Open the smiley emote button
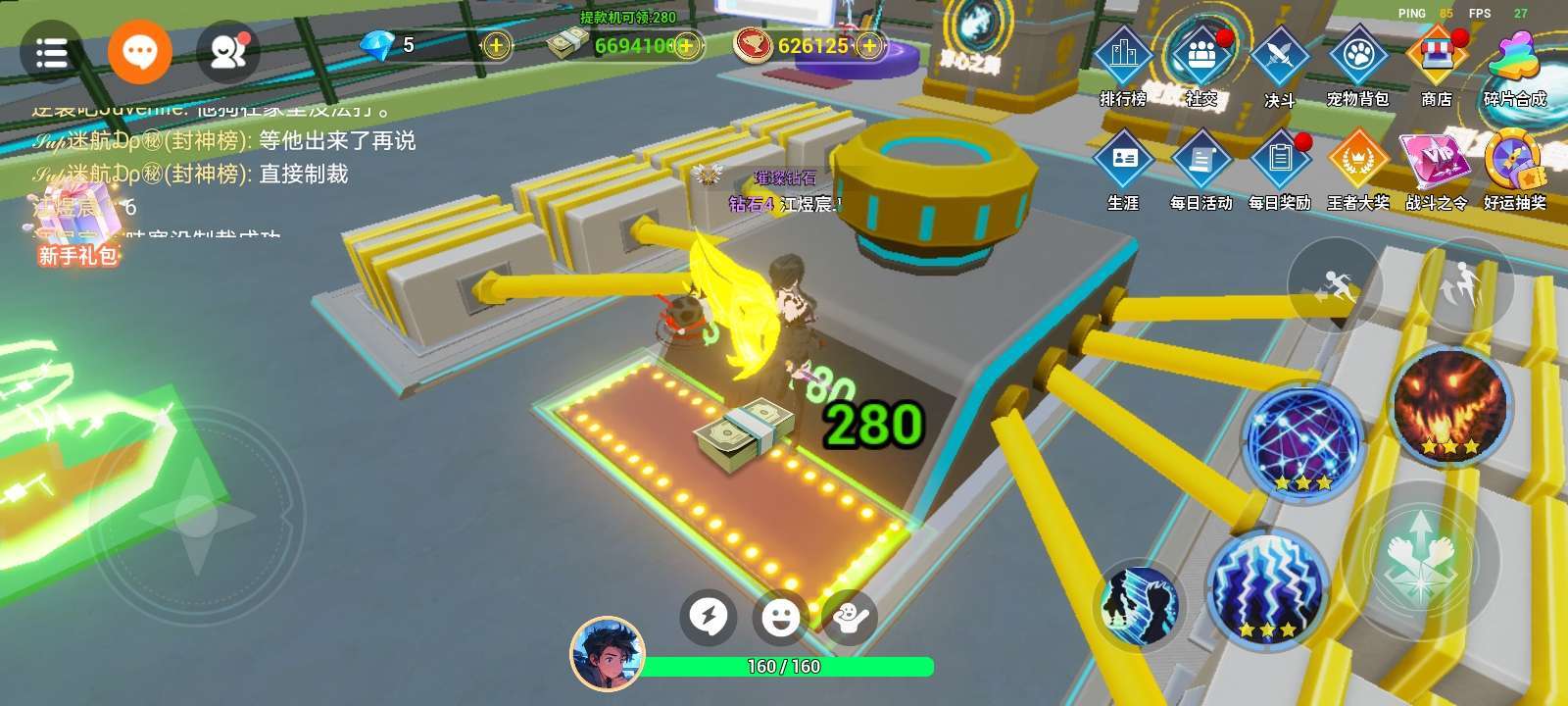1568x706 pixels. [780, 618]
